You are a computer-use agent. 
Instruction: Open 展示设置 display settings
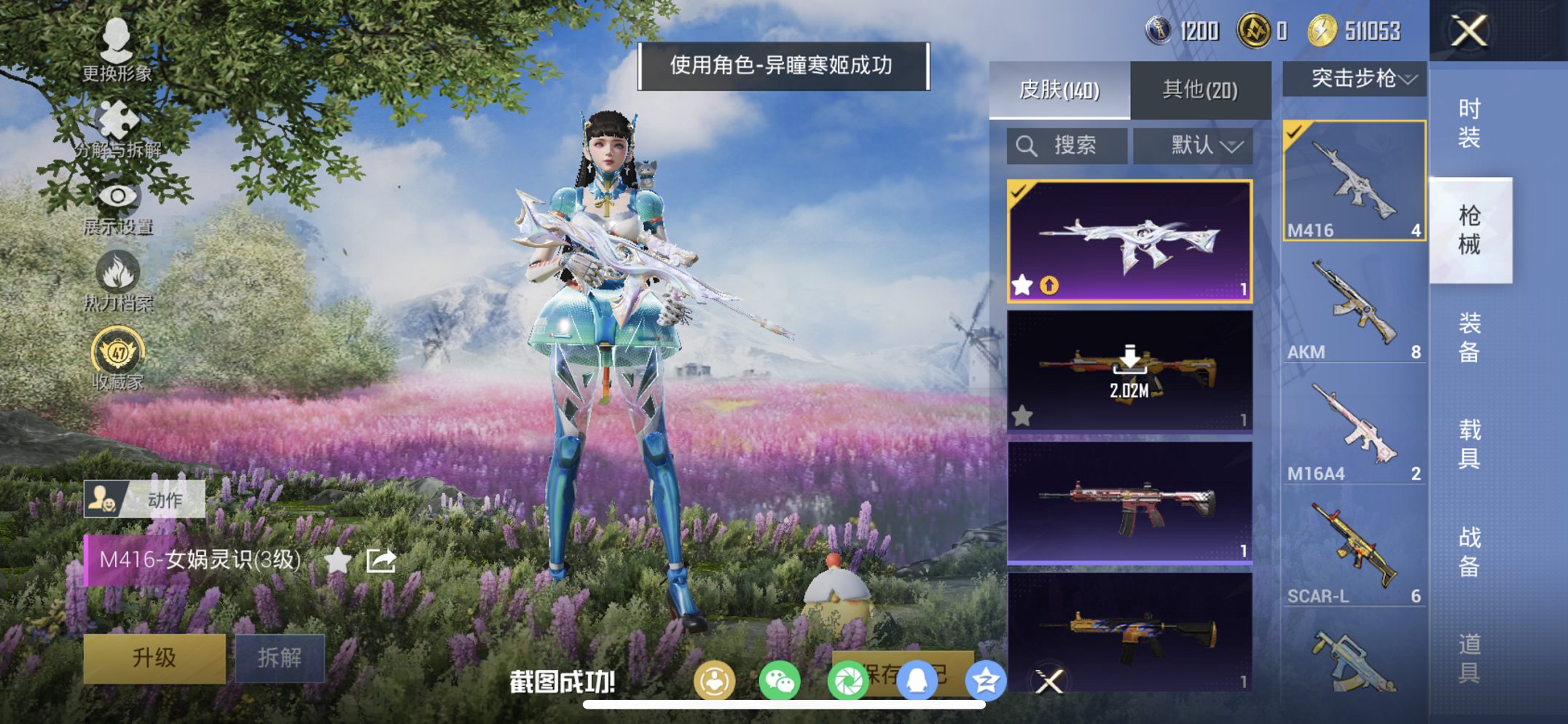(119, 197)
